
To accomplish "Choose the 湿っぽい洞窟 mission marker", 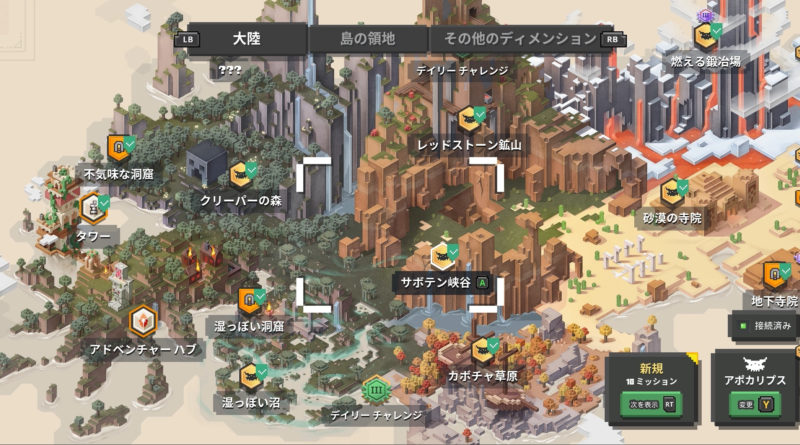I will coord(249,300).
